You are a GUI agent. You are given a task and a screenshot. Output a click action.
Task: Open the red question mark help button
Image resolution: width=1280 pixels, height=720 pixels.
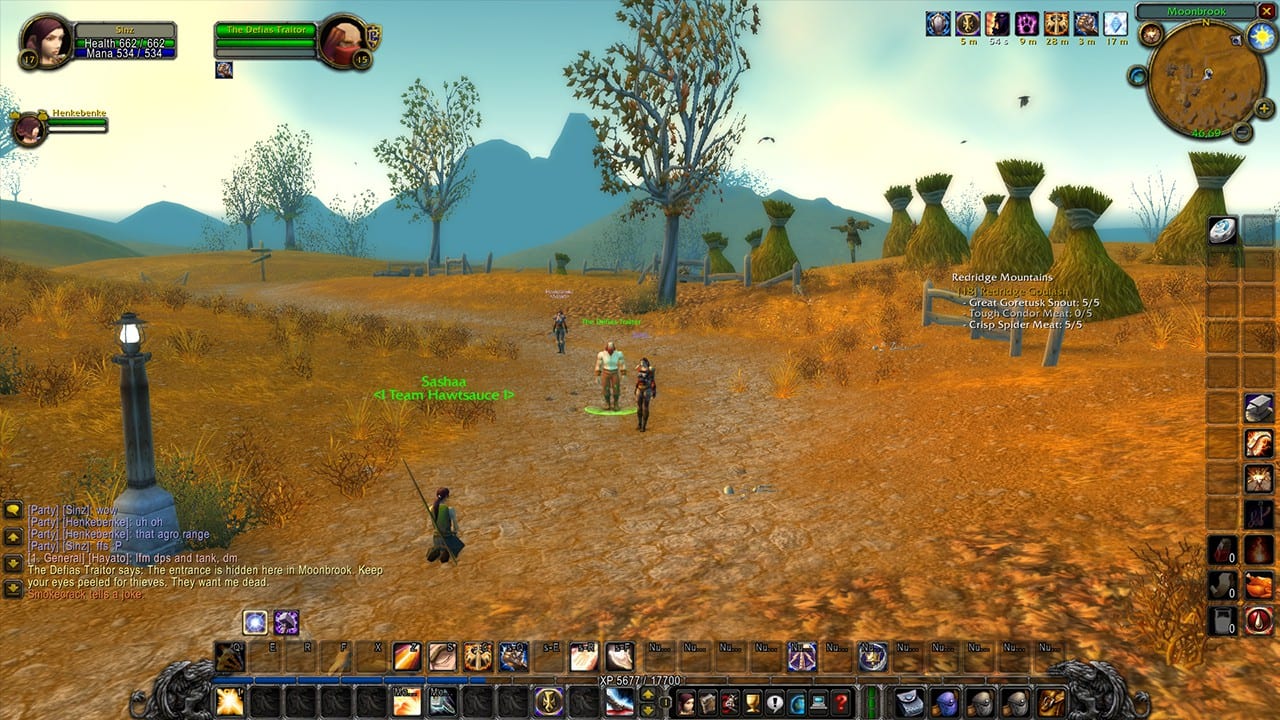coord(843,702)
